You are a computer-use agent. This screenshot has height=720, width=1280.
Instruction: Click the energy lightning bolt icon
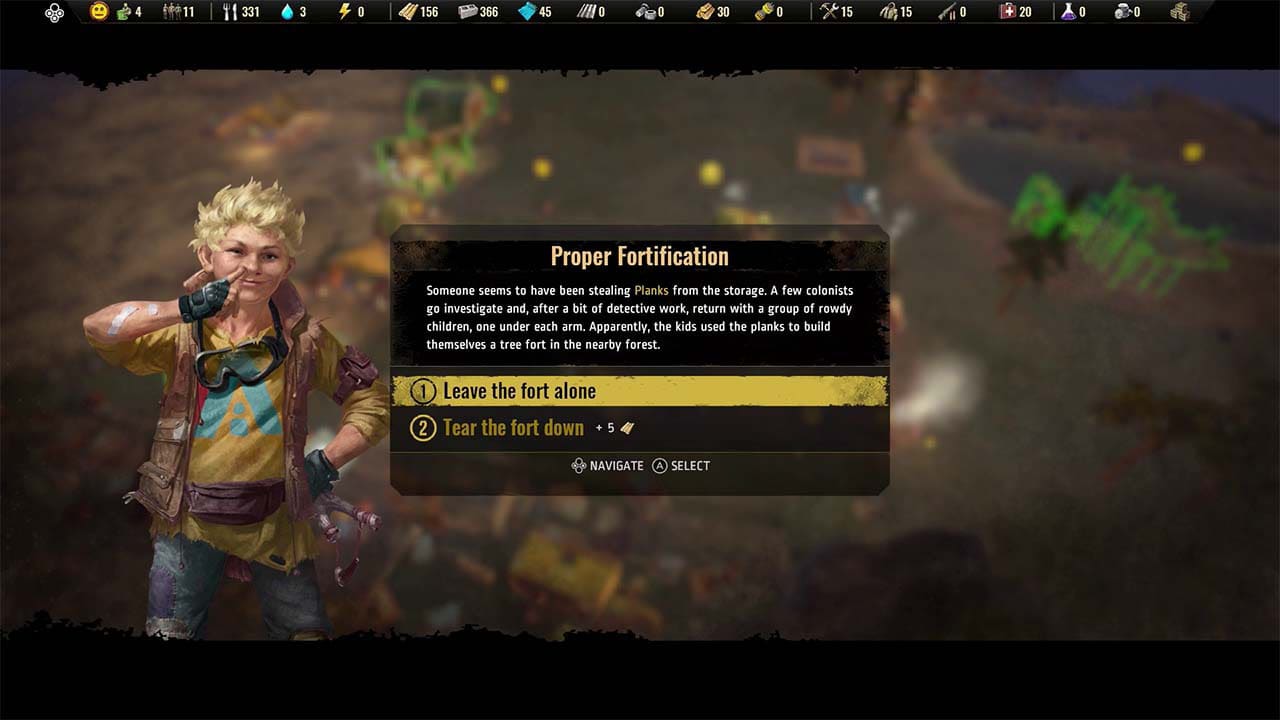pyautogui.click(x=345, y=13)
